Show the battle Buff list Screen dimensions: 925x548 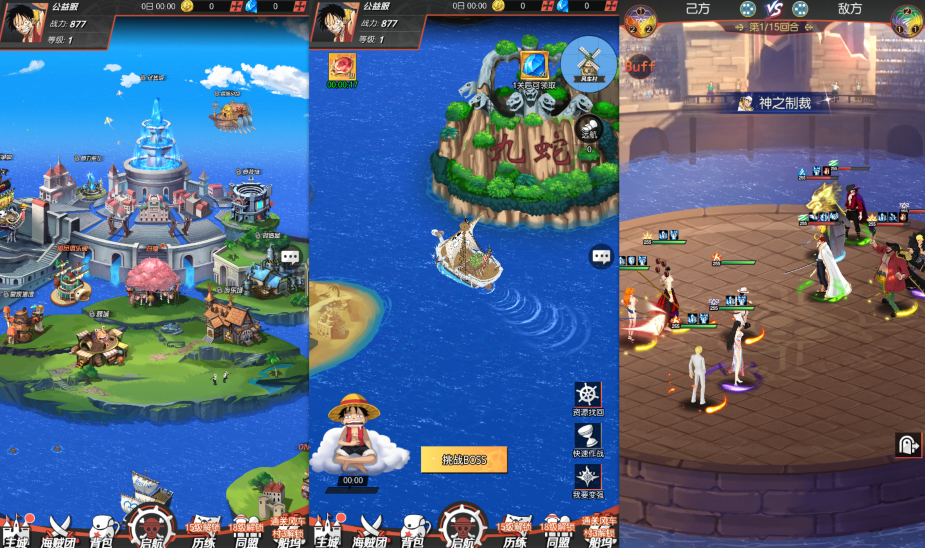pos(640,66)
